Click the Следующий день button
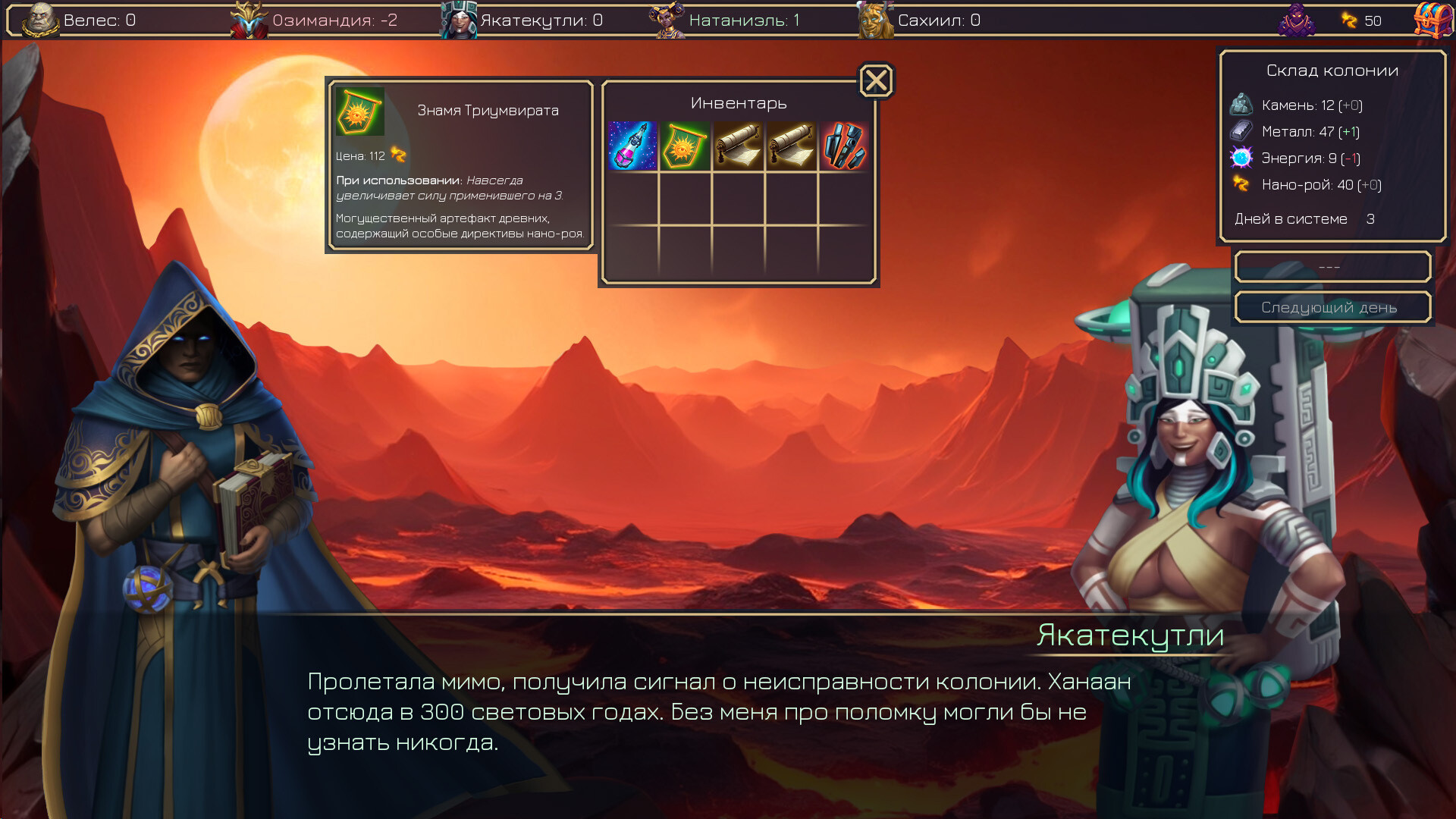The height and width of the screenshot is (819, 1456). pyautogui.click(x=1332, y=307)
